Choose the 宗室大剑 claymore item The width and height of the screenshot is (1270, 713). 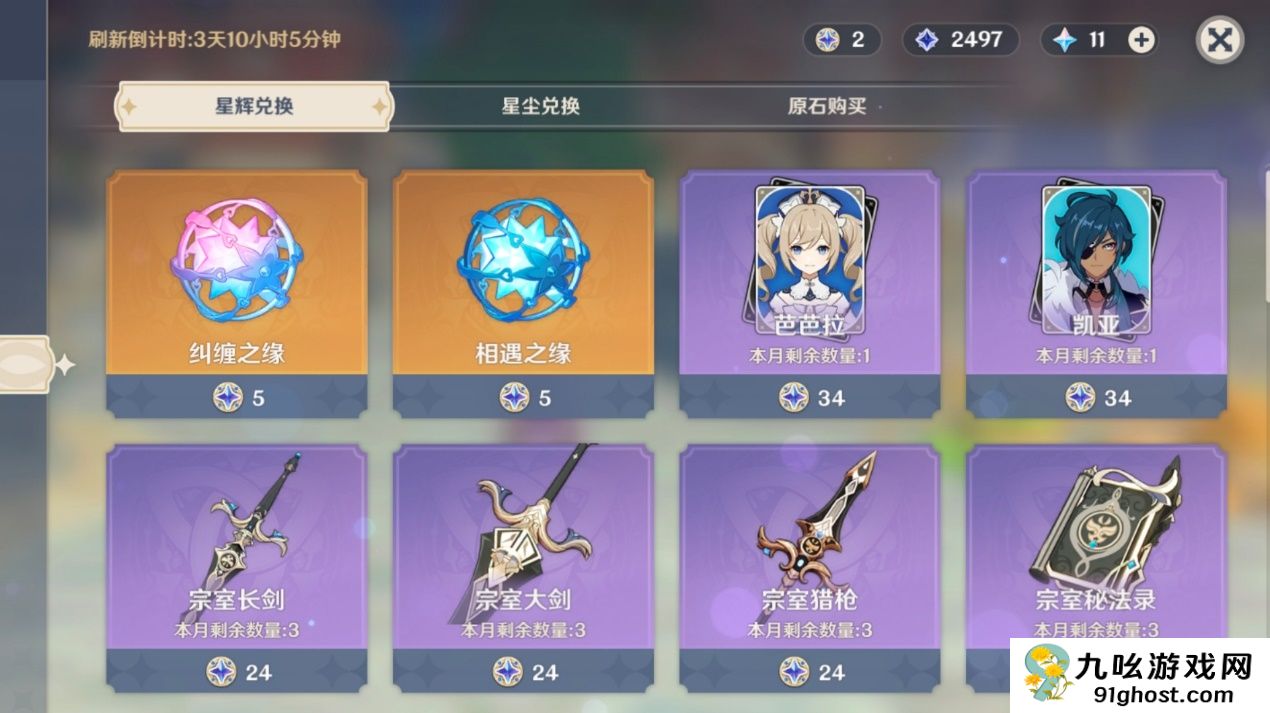(x=523, y=560)
